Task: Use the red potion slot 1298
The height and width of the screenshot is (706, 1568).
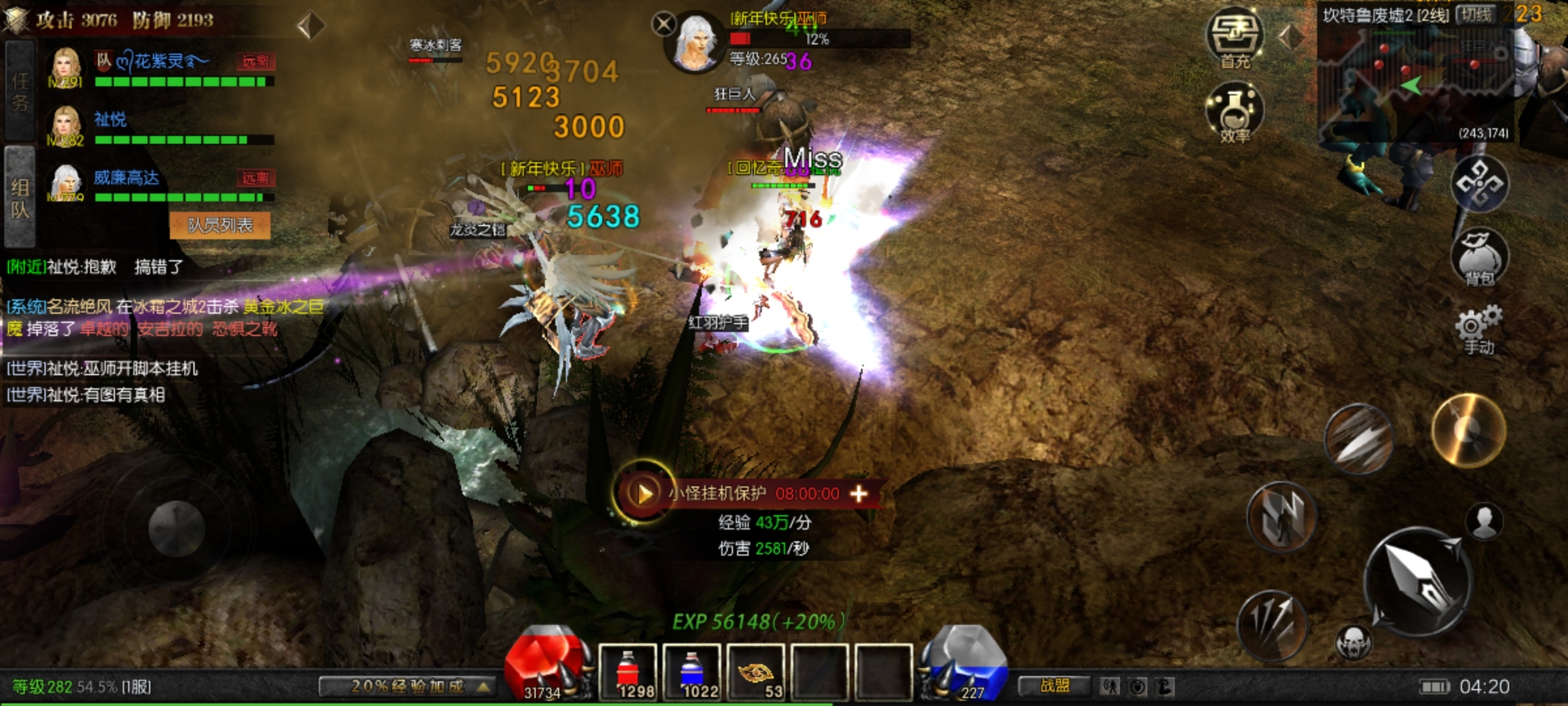Action: 627,671
